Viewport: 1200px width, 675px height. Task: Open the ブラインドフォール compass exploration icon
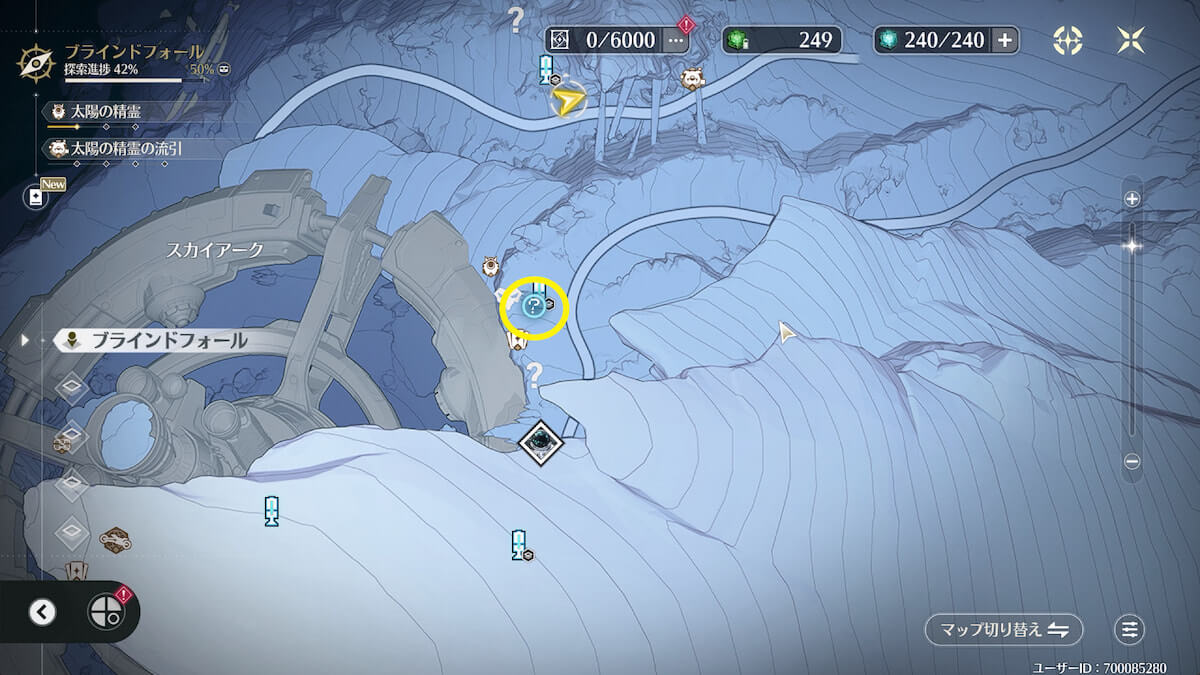[34, 61]
